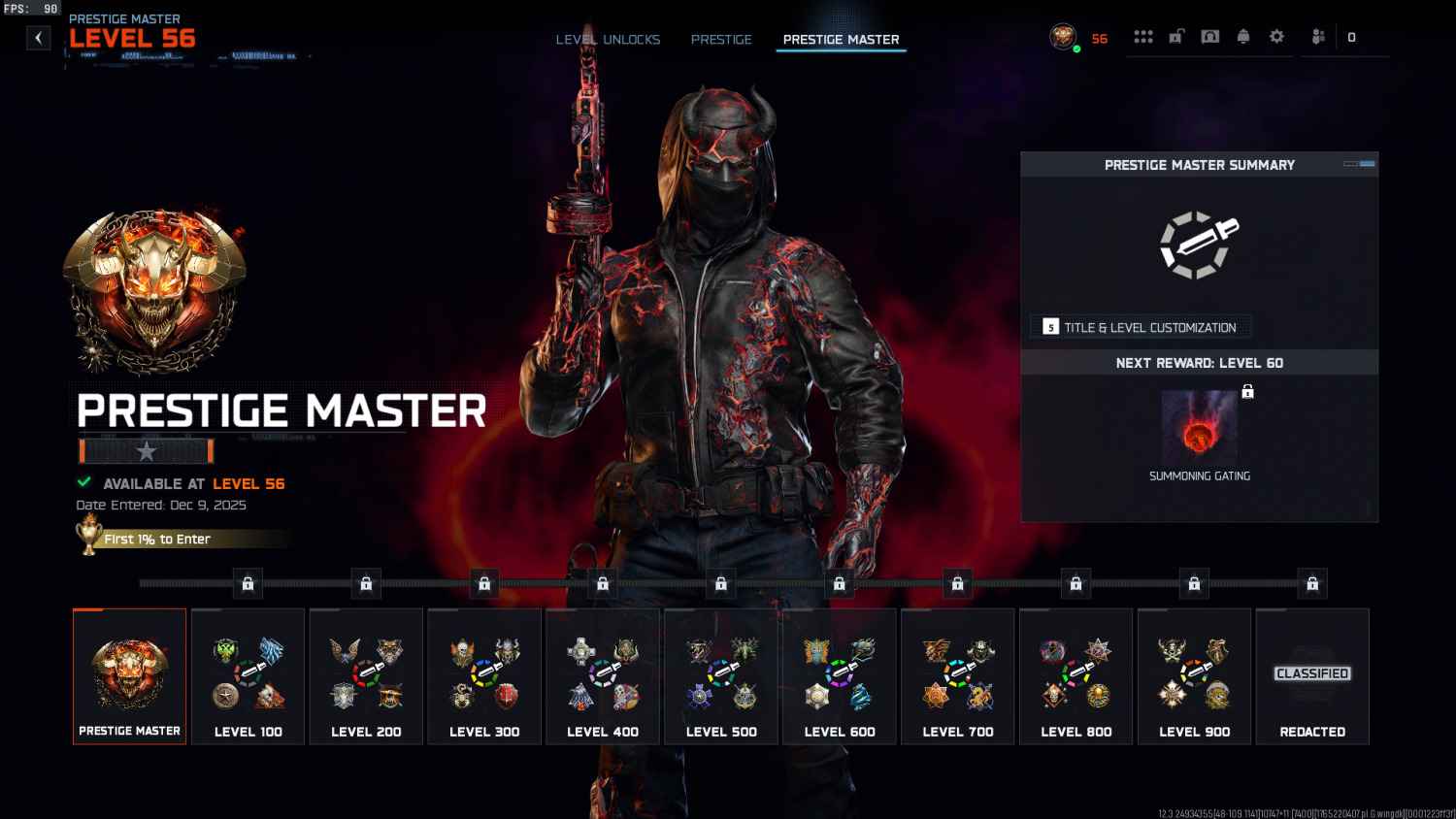Image resolution: width=1456 pixels, height=819 pixels.
Task: Open the apps grid icon
Action: pyautogui.click(x=1143, y=36)
